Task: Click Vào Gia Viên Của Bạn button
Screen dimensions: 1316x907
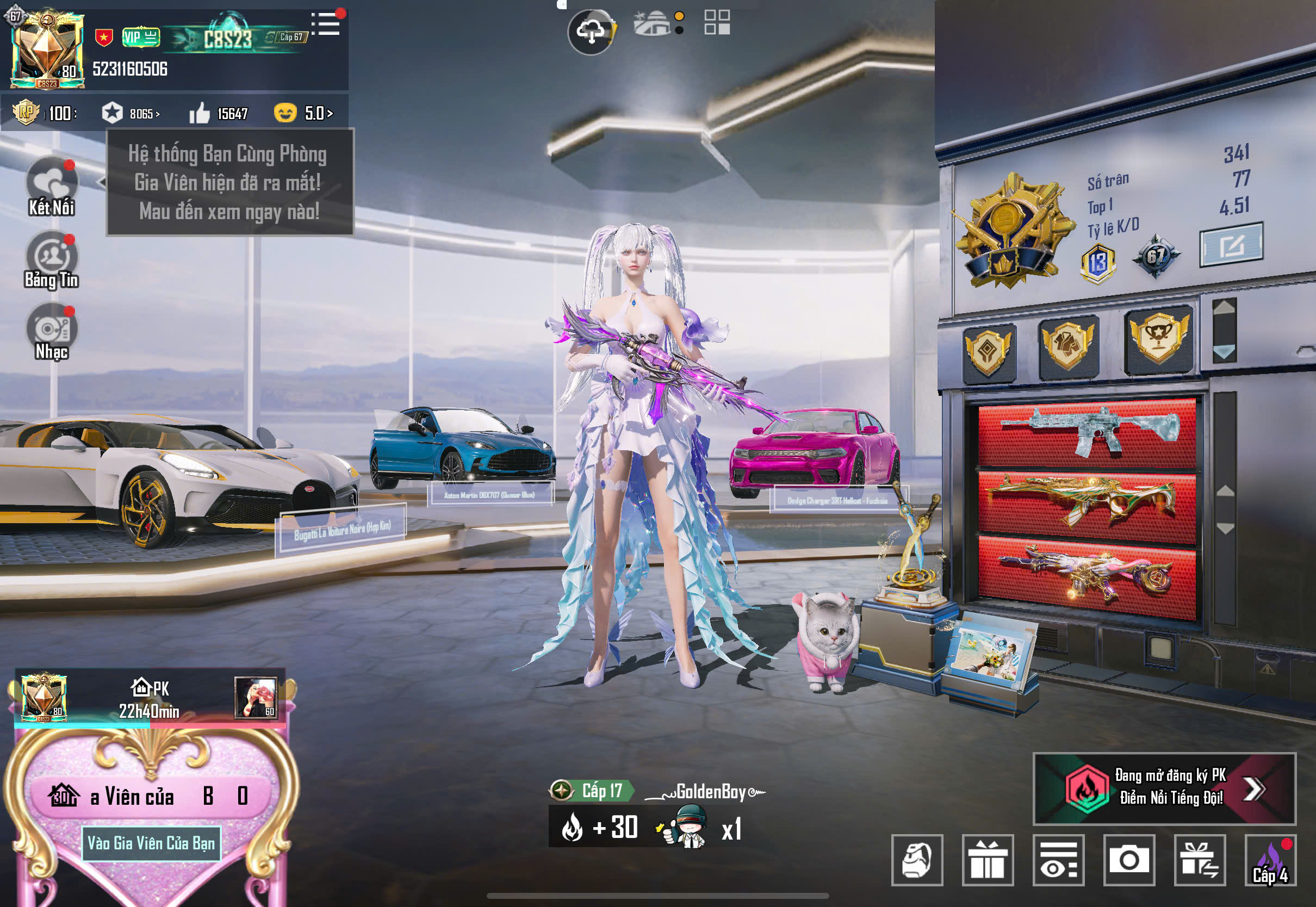Action: coord(151,843)
